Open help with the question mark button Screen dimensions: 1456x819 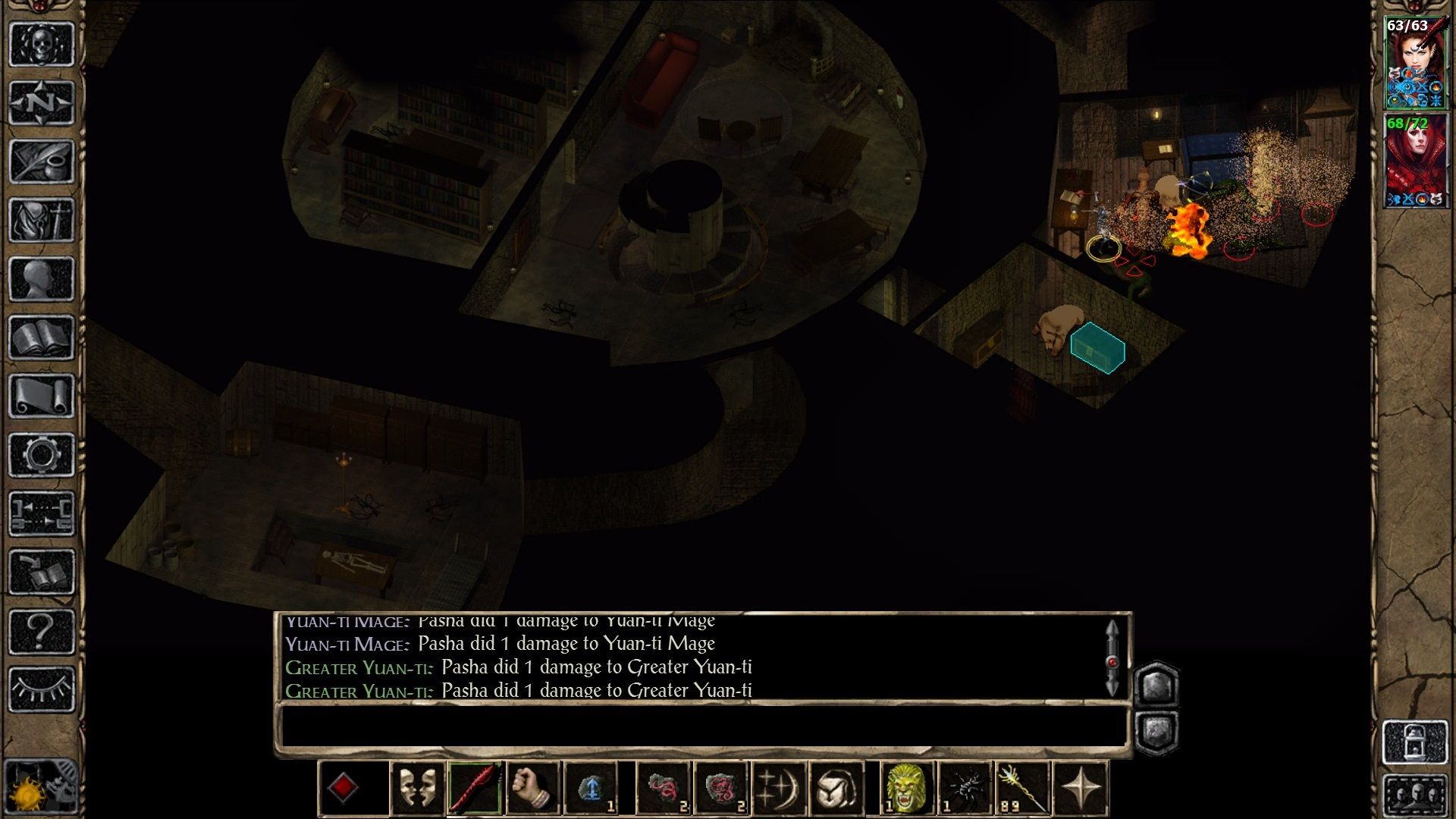[42, 631]
